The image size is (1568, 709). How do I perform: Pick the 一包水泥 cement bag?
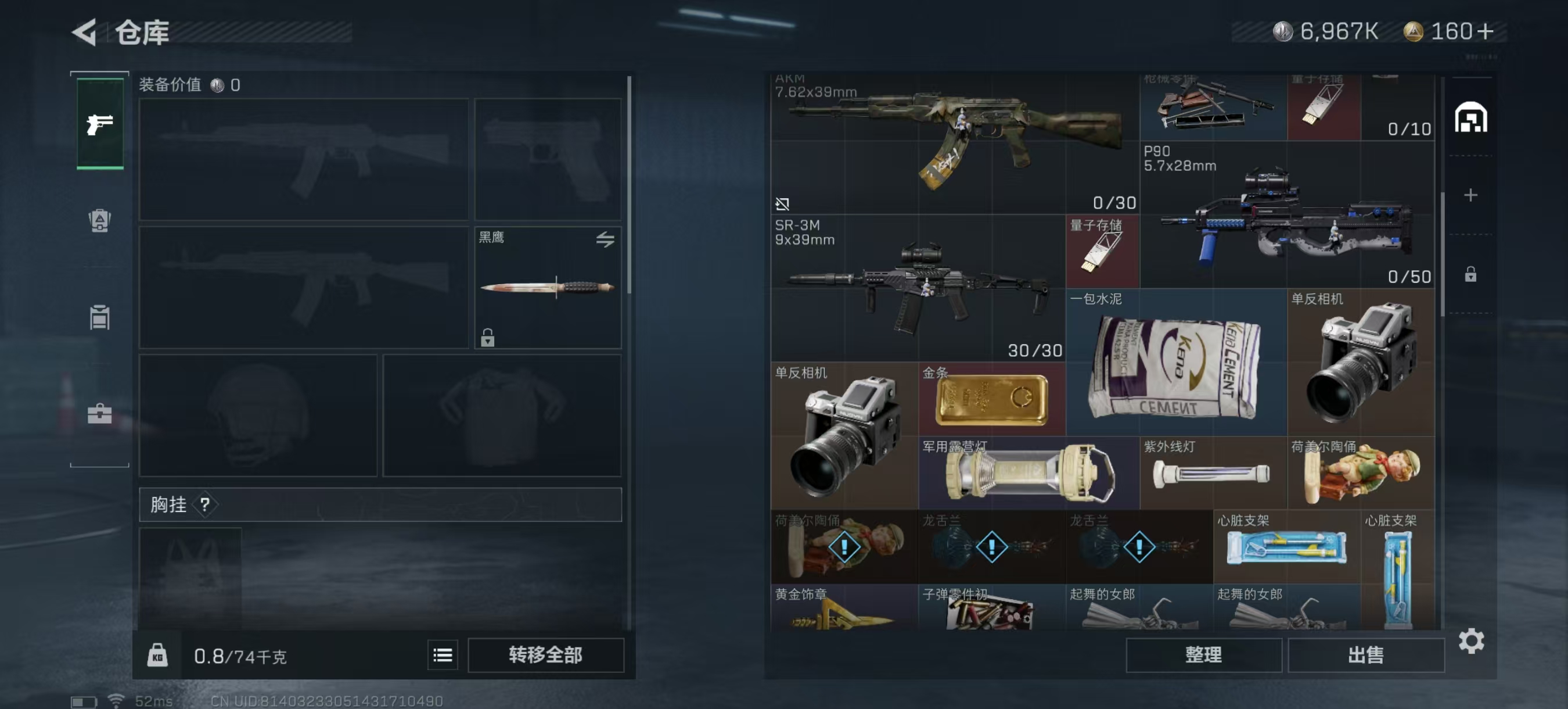pyautogui.click(x=1175, y=366)
